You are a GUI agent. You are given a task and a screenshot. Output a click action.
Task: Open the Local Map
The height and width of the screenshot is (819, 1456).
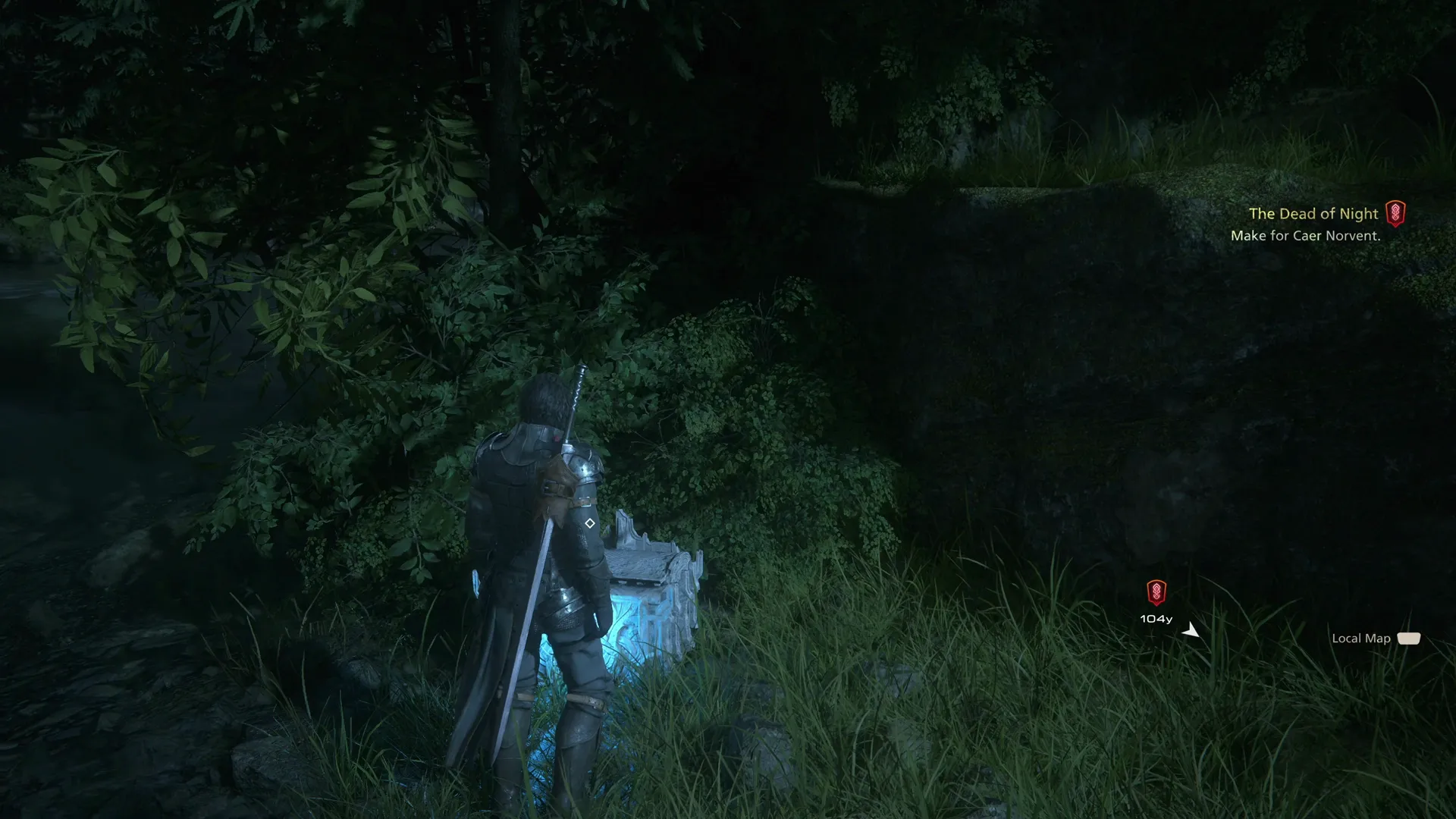1410,638
